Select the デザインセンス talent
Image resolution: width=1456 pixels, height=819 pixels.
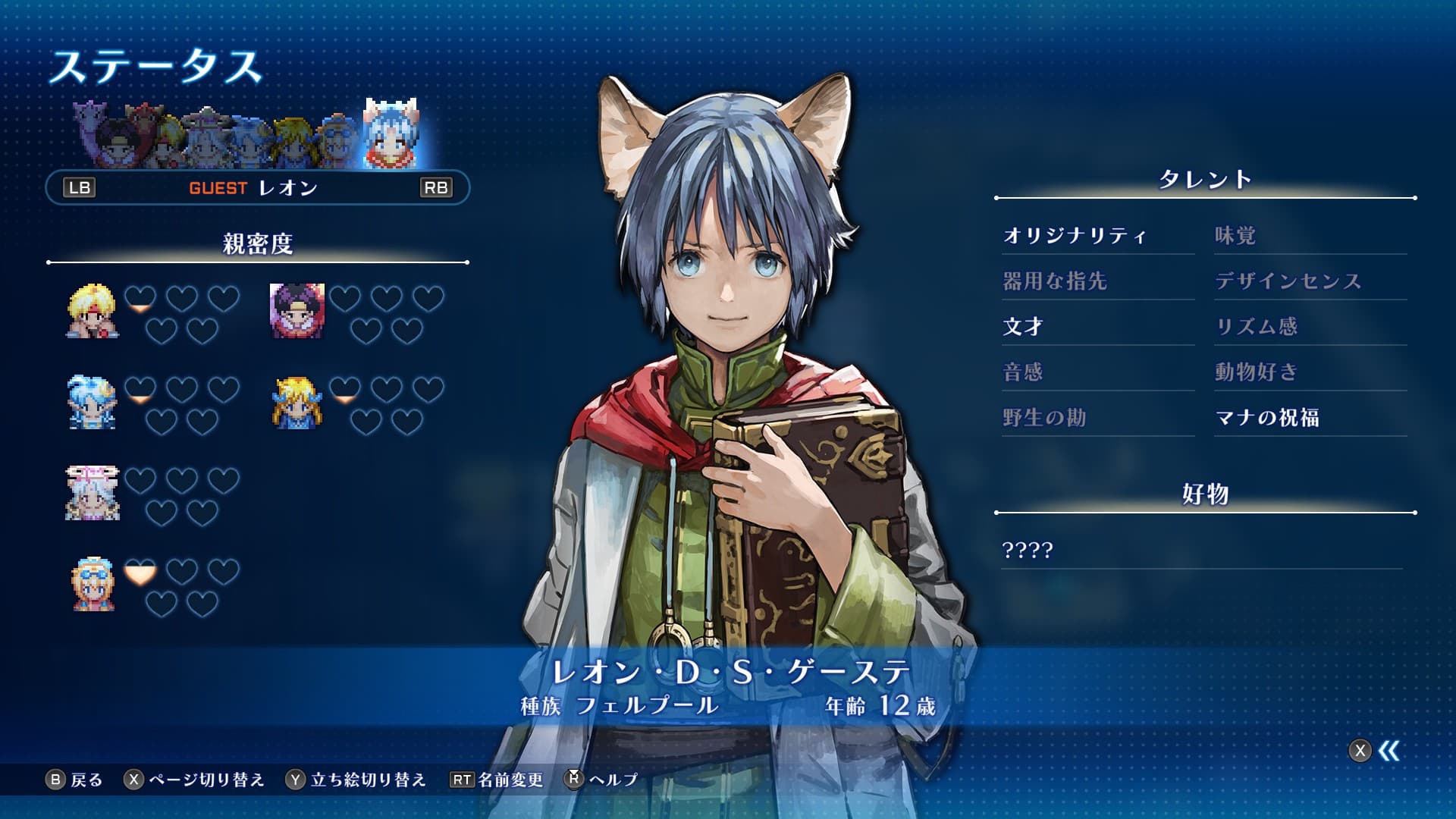(1288, 281)
